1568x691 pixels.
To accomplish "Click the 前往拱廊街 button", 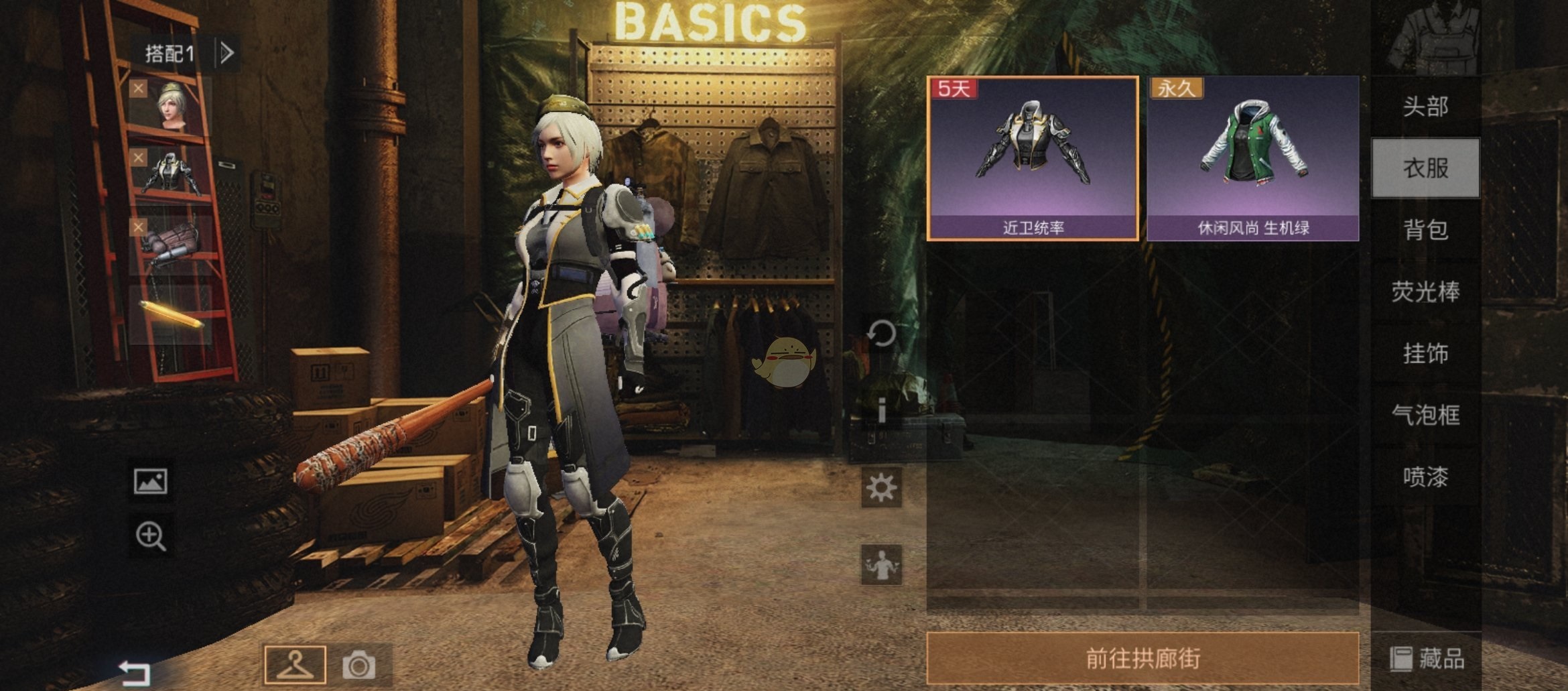I will click(1142, 658).
